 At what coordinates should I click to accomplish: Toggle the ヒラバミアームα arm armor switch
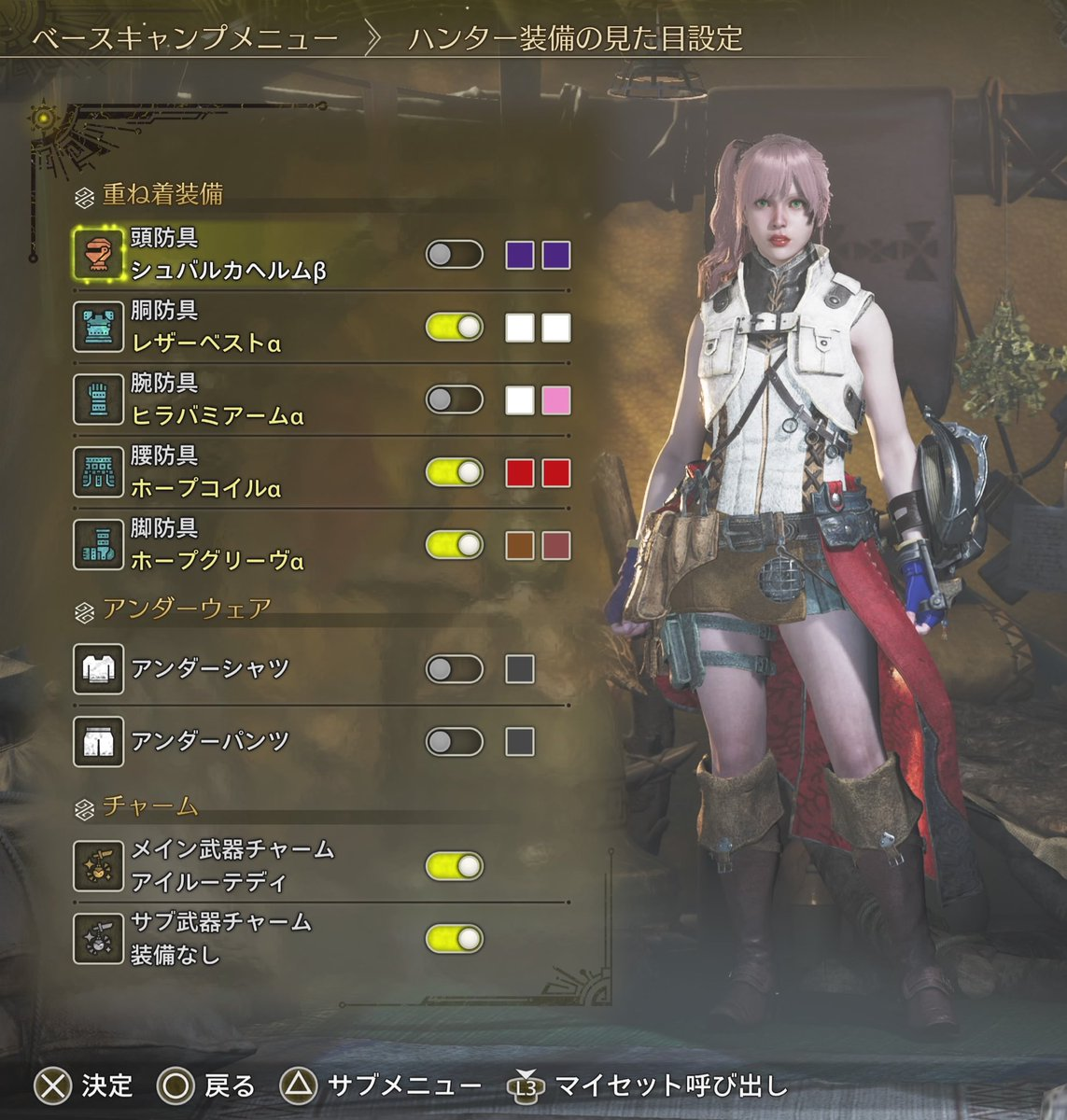455,400
